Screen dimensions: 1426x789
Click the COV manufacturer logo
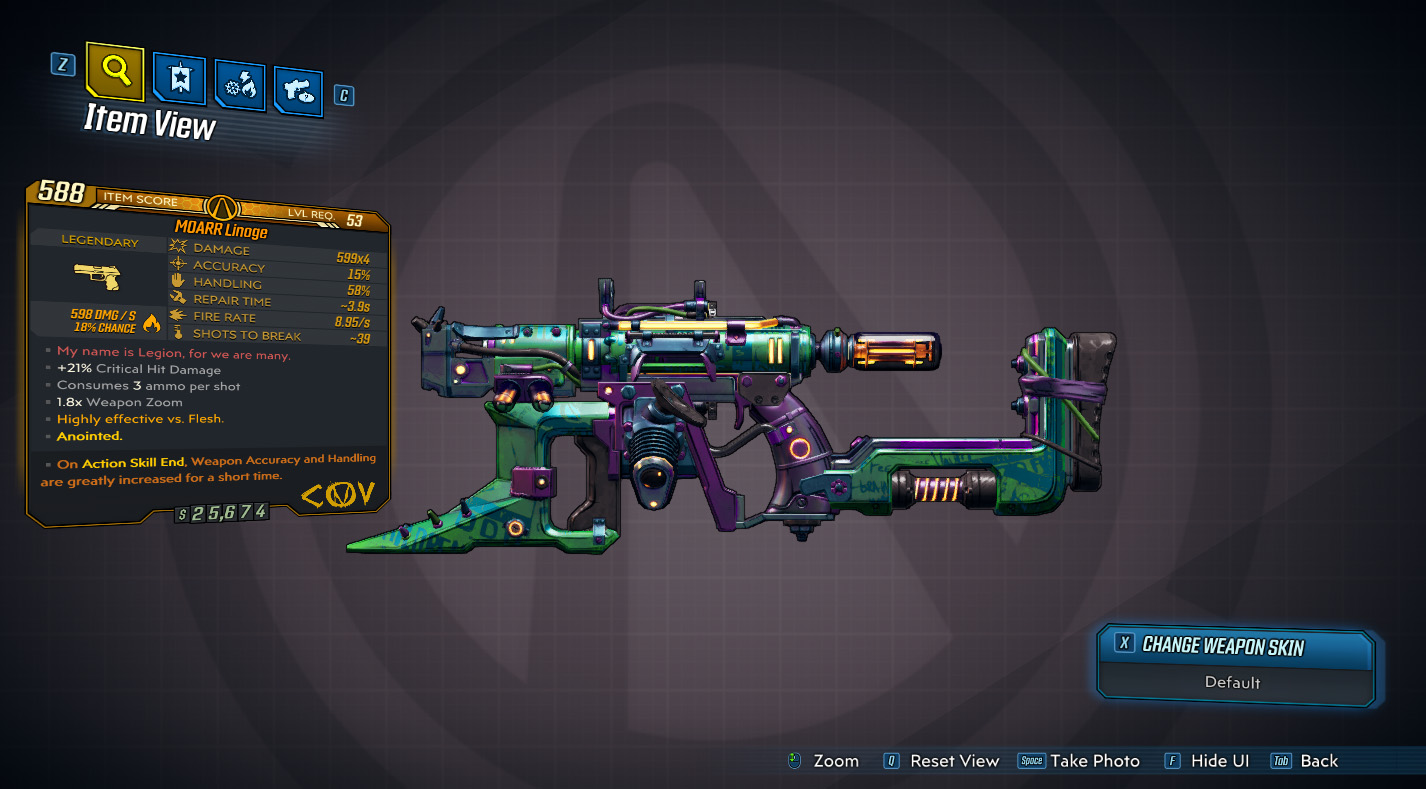point(336,492)
